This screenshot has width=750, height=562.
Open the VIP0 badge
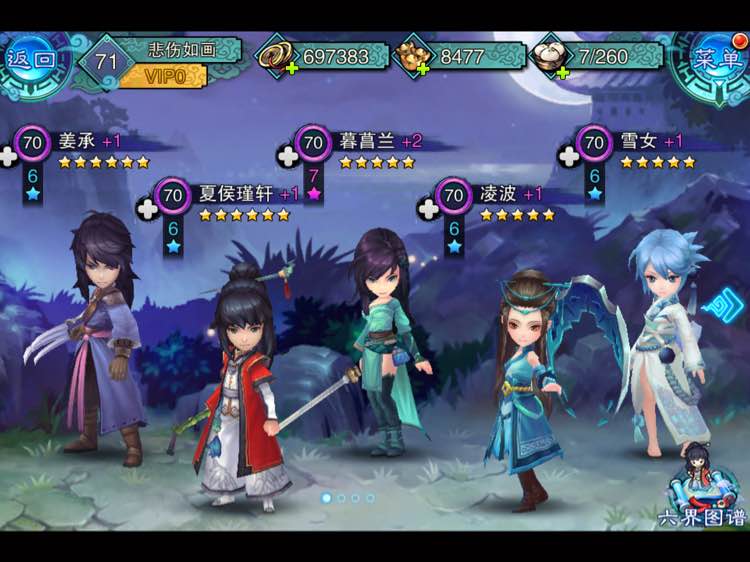click(x=162, y=77)
